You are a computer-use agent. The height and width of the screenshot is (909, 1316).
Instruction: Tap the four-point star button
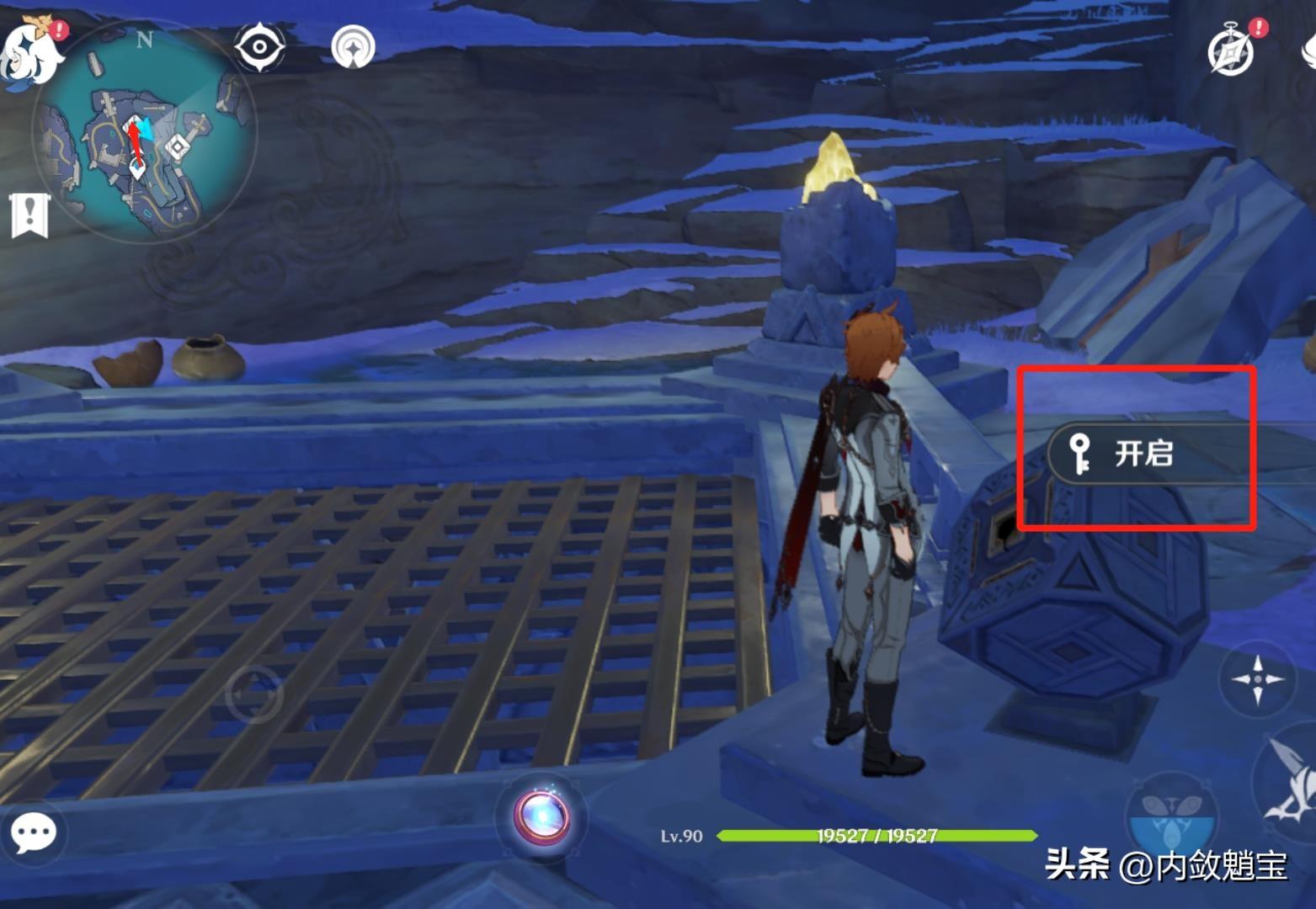[x=1257, y=678]
